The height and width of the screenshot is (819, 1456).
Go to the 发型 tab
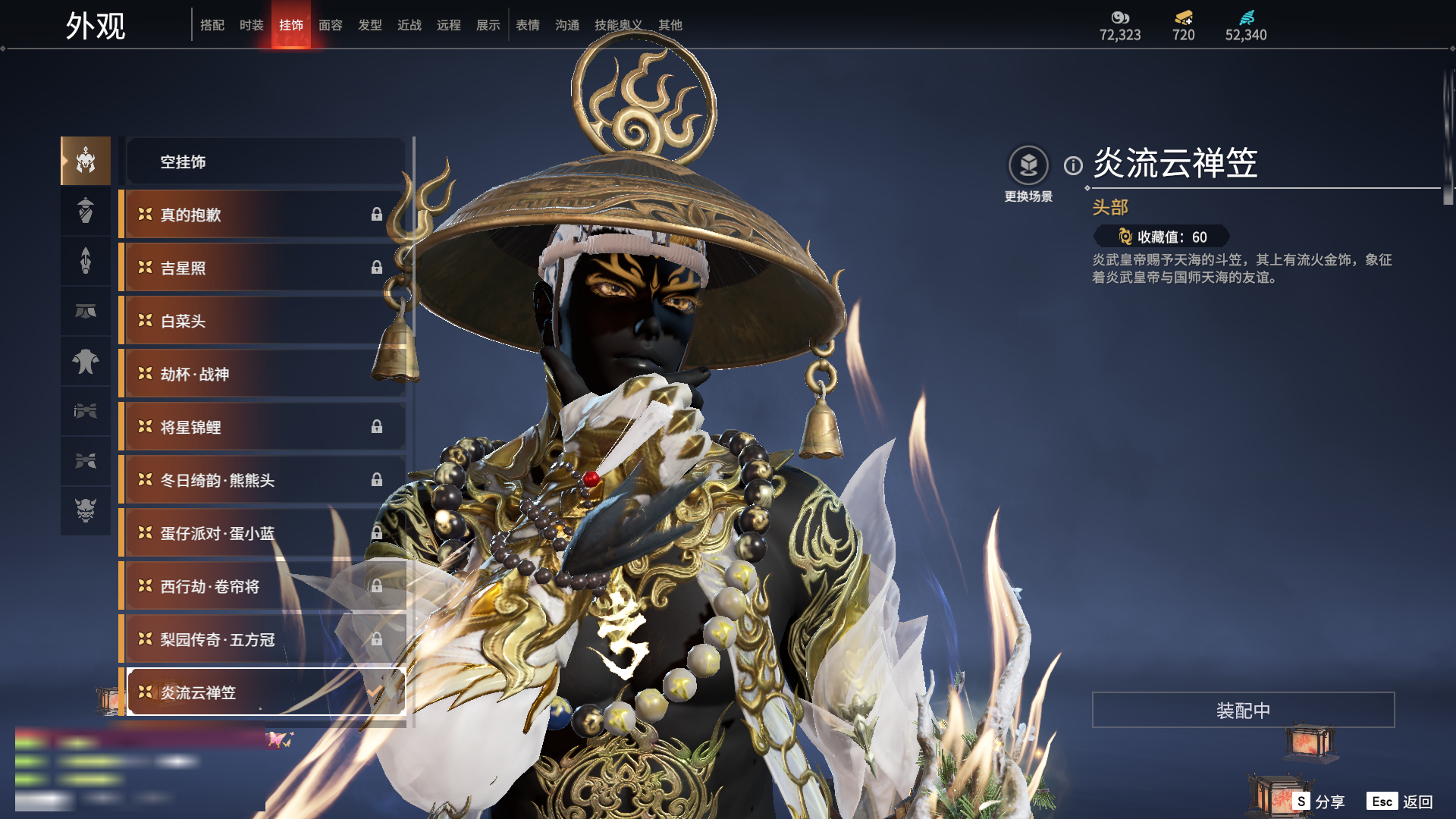[370, 25]
